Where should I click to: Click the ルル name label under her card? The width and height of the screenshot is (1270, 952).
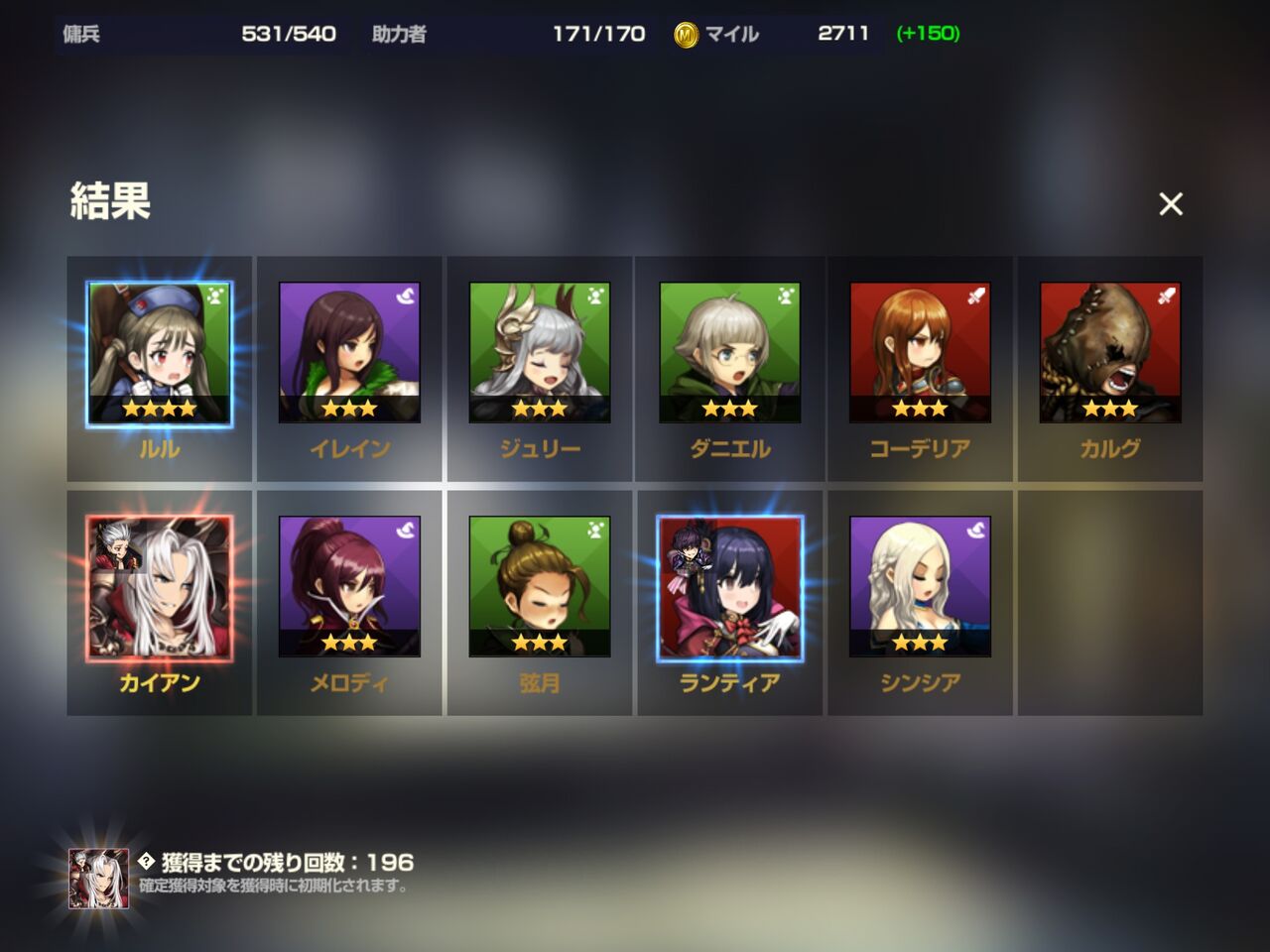tap(159, 448)
